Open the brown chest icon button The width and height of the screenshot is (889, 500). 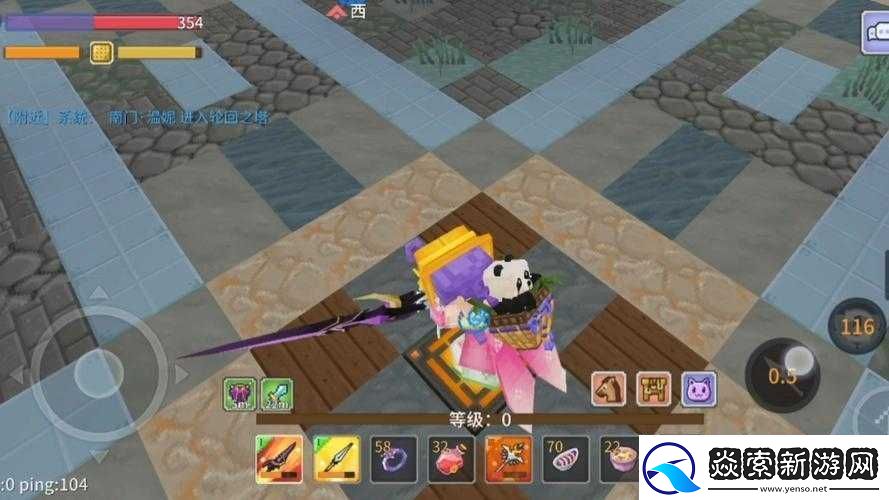coord(654,389)
